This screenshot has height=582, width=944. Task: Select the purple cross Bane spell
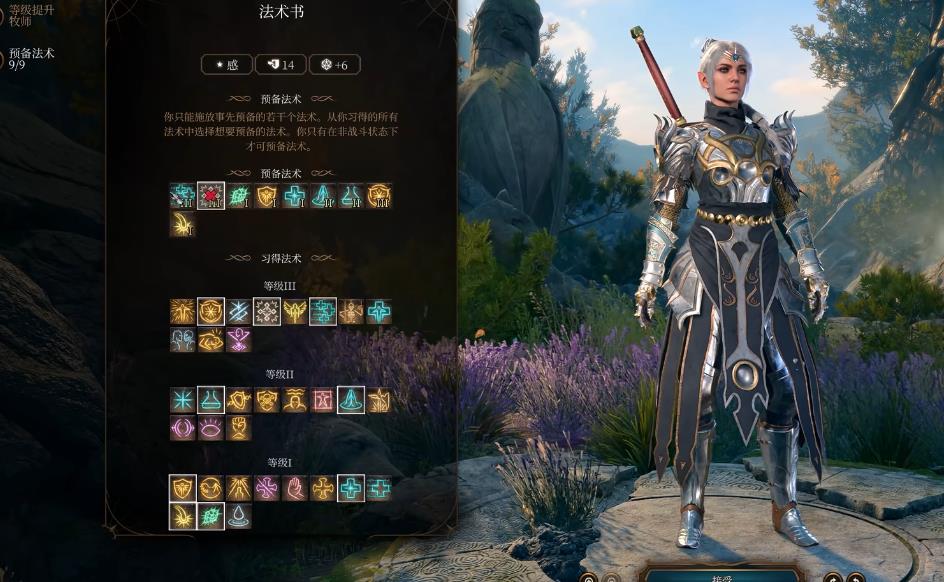(x=266, y=488)
